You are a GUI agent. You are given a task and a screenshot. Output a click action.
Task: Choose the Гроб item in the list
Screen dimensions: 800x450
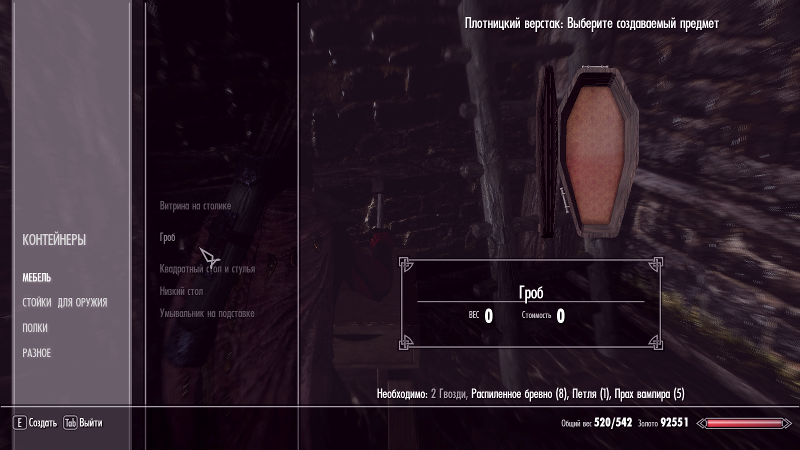tap(168, 238)
